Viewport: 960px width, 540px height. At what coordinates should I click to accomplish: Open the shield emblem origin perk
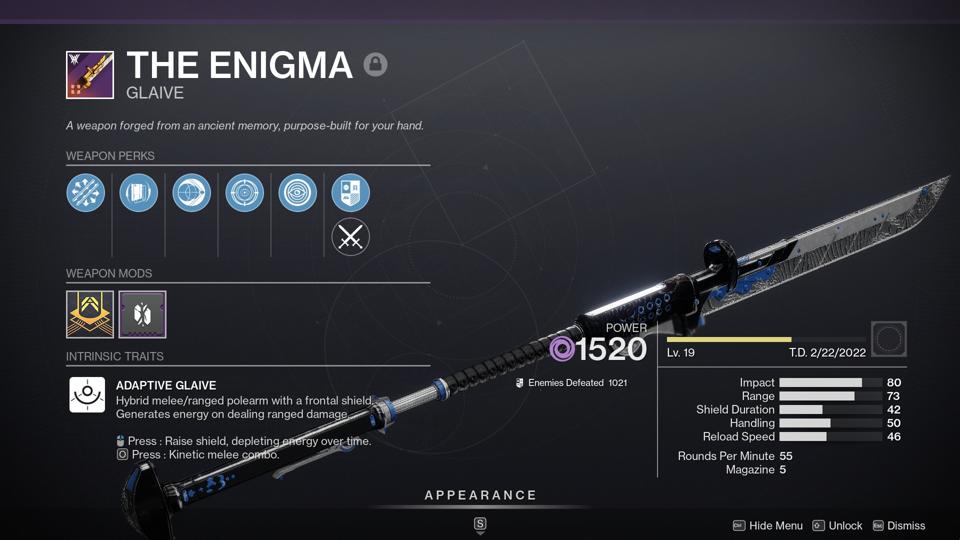tap(351, 193)
